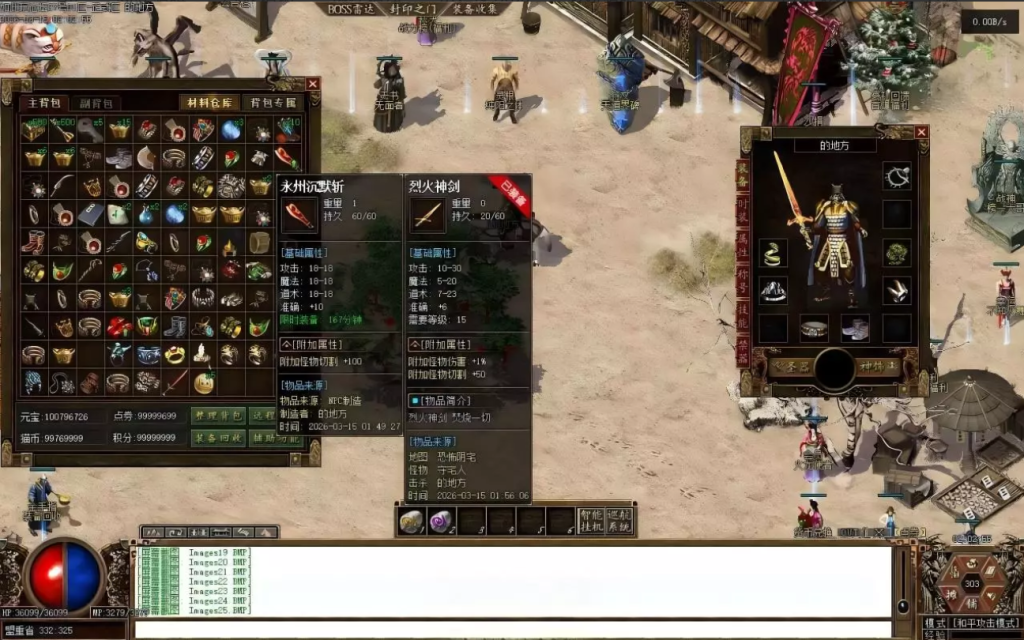This screenshot has height=640, width=1024.
Task: Switch to the 副背包 secondary bag tab
Action: tap(99, 103)
